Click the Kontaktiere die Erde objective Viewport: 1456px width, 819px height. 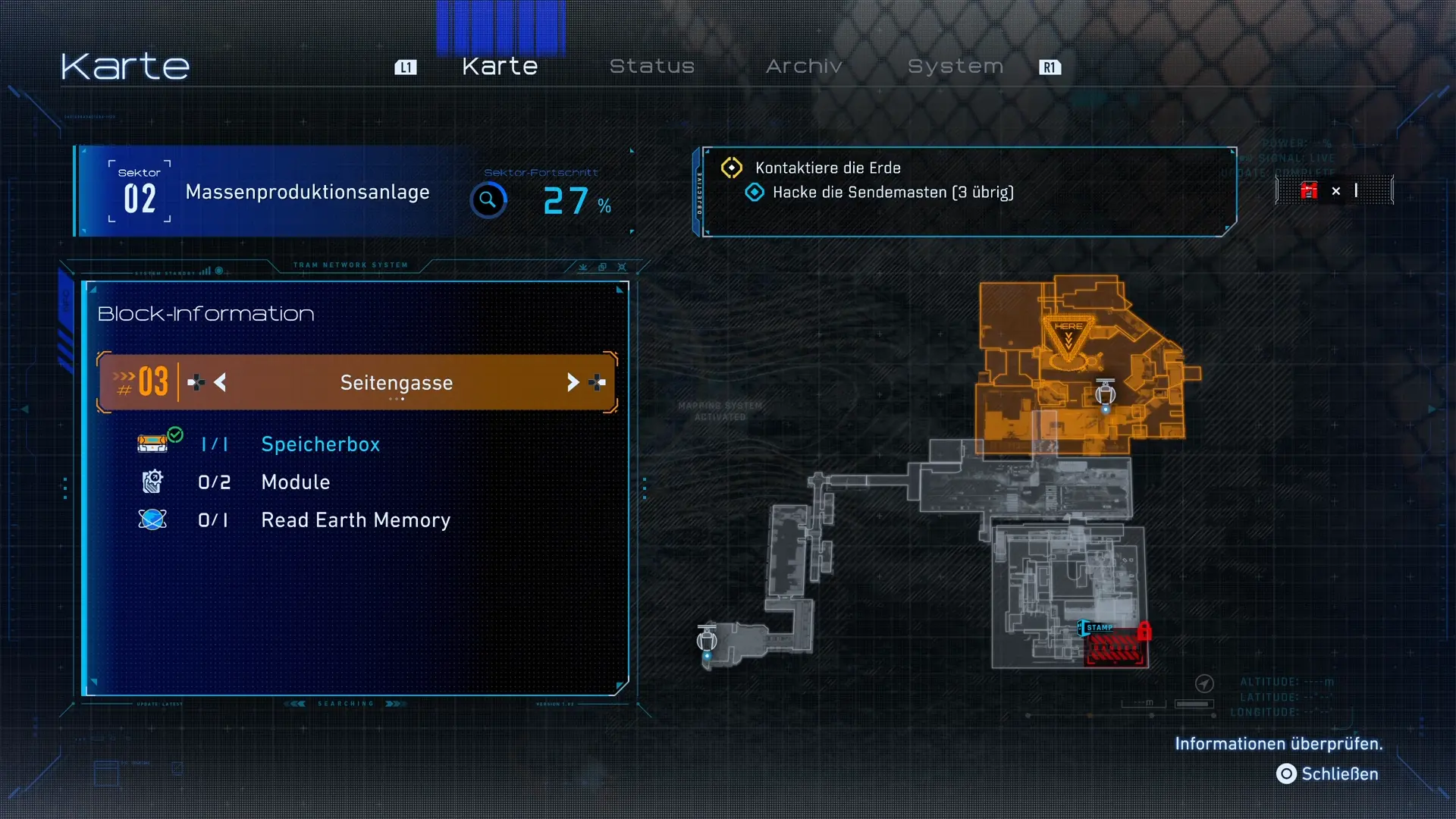point(827,168)
